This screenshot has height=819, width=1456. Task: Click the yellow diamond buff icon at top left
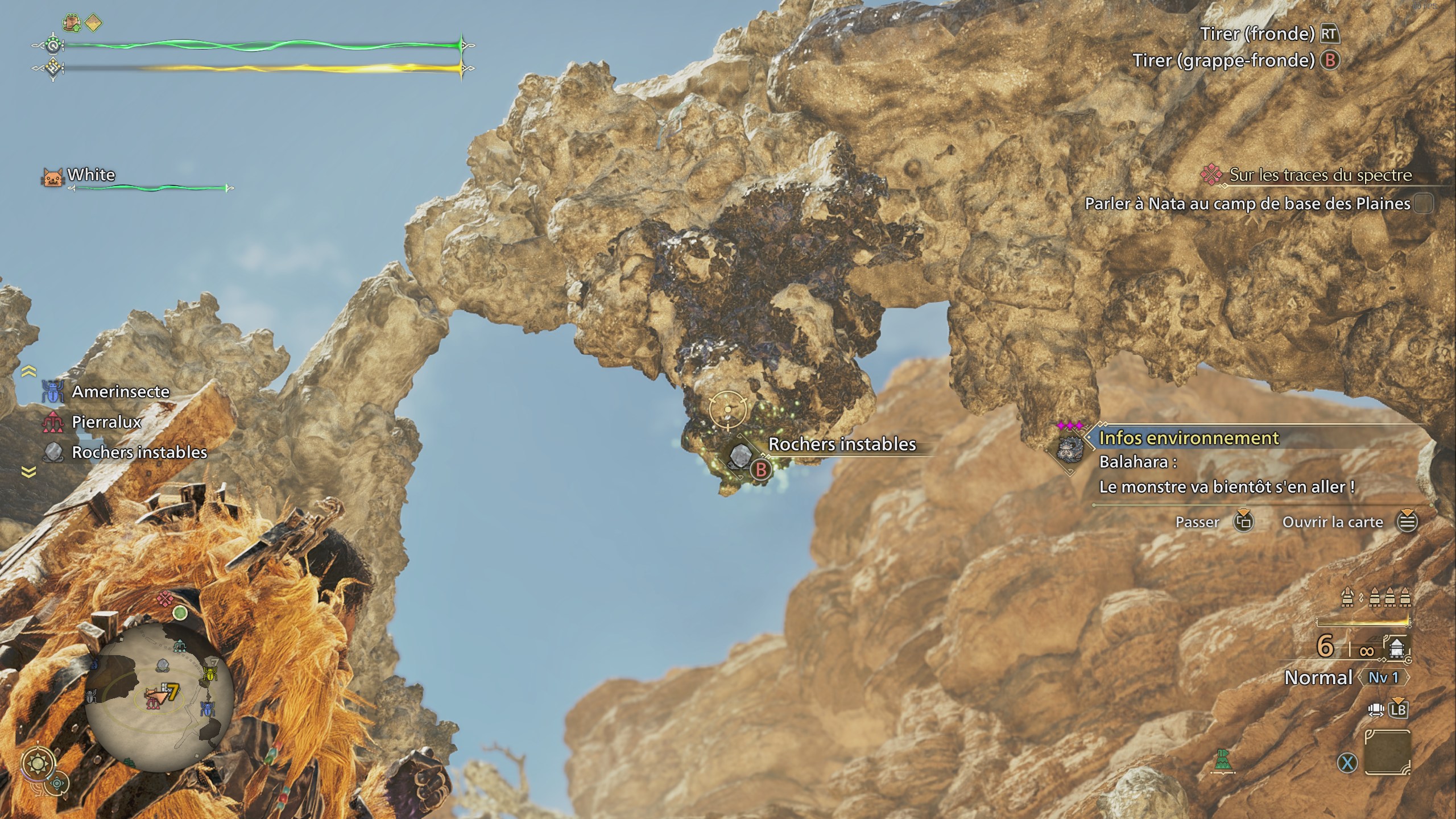click(x=94, y=22)
